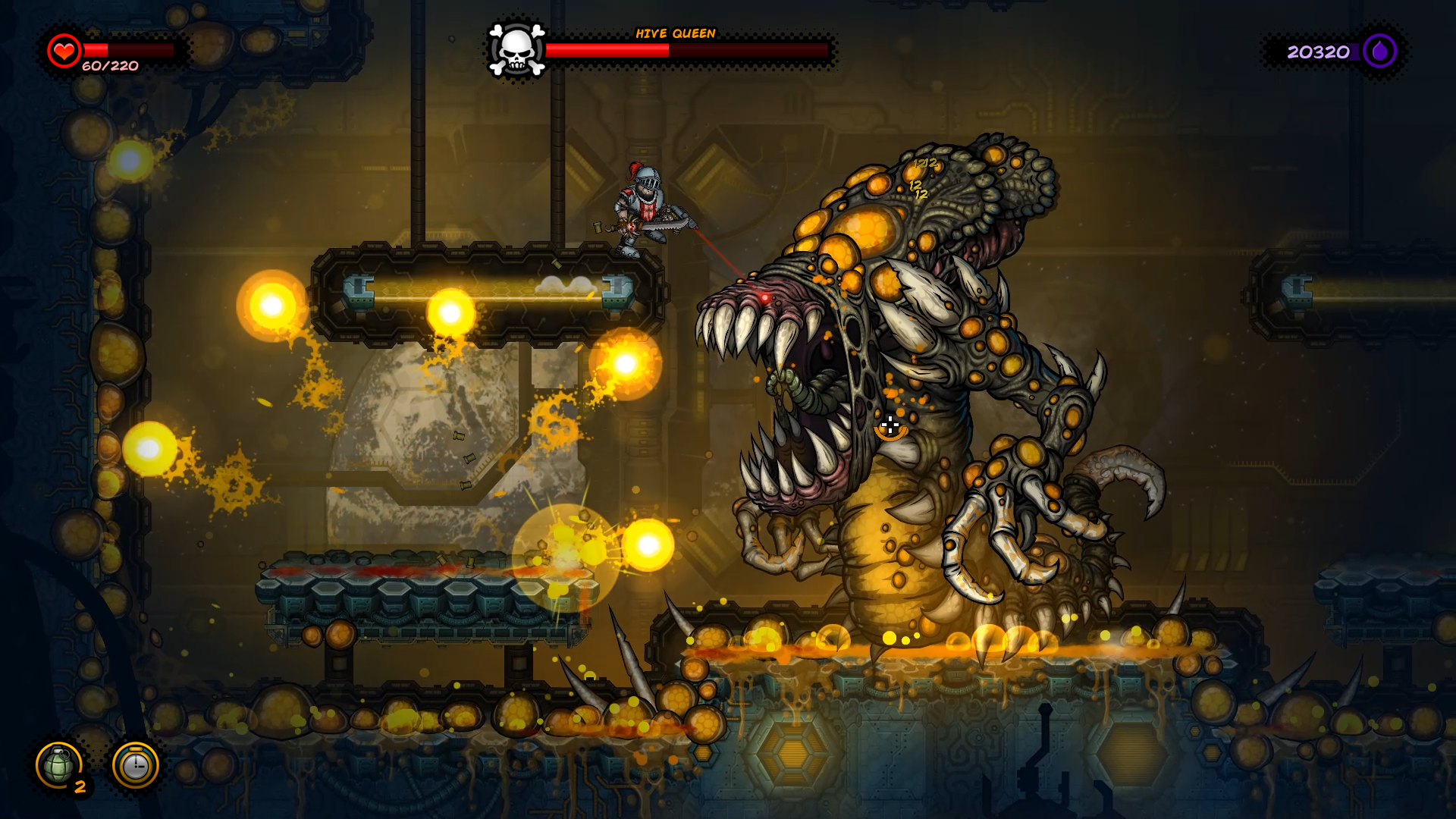The image size is (1456, 819).
Task: Click the stopwatch ability icon
Action: 135,766
